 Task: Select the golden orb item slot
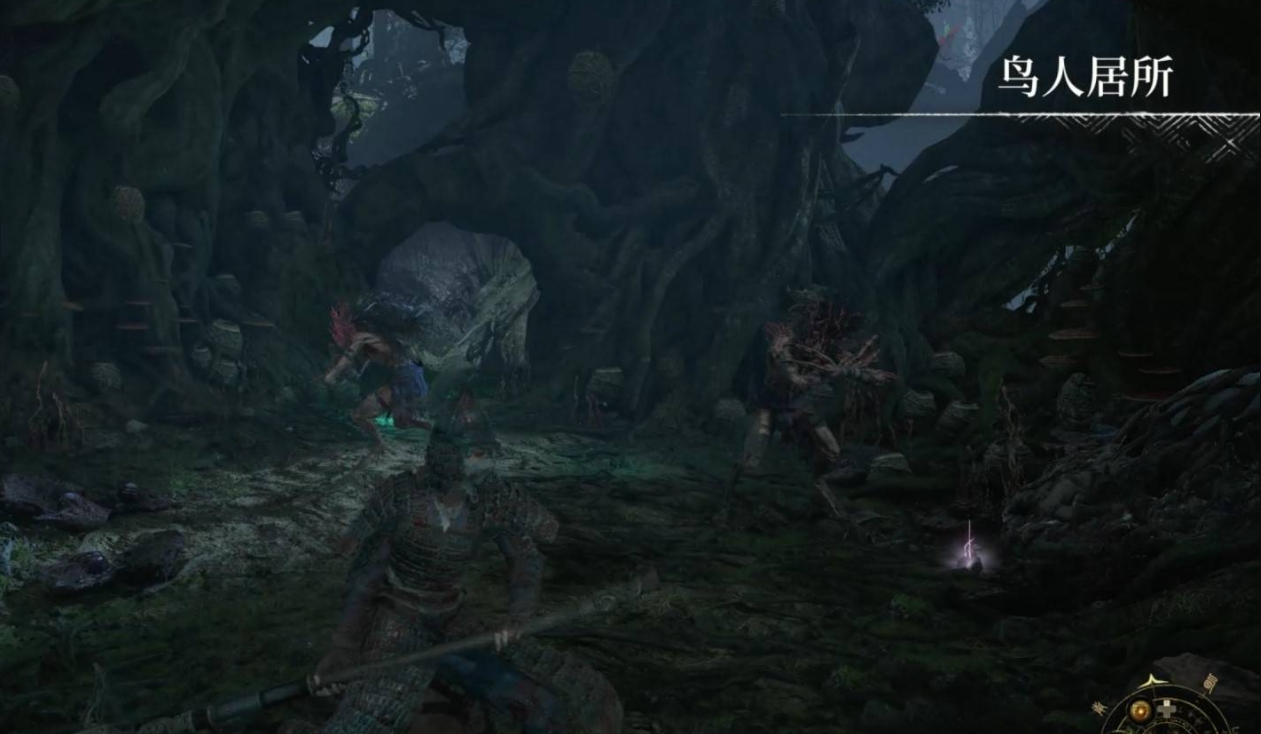1140,711
